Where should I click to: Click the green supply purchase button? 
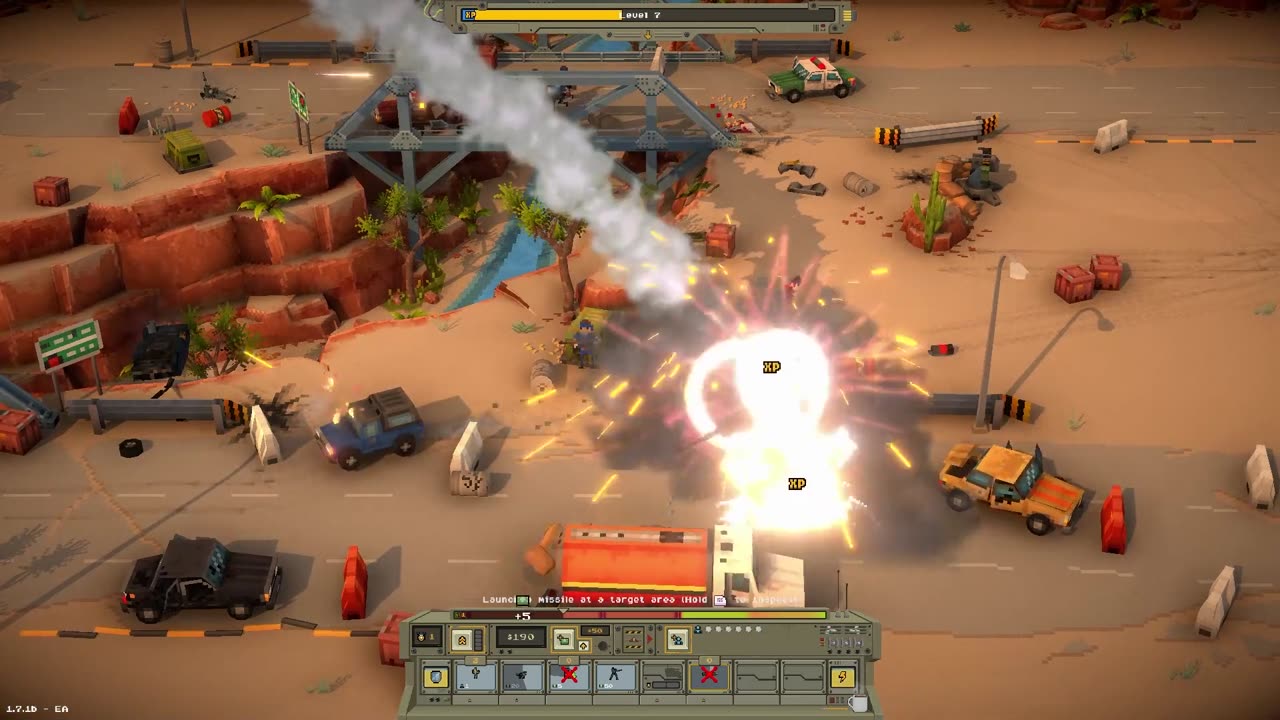[564, 639]
